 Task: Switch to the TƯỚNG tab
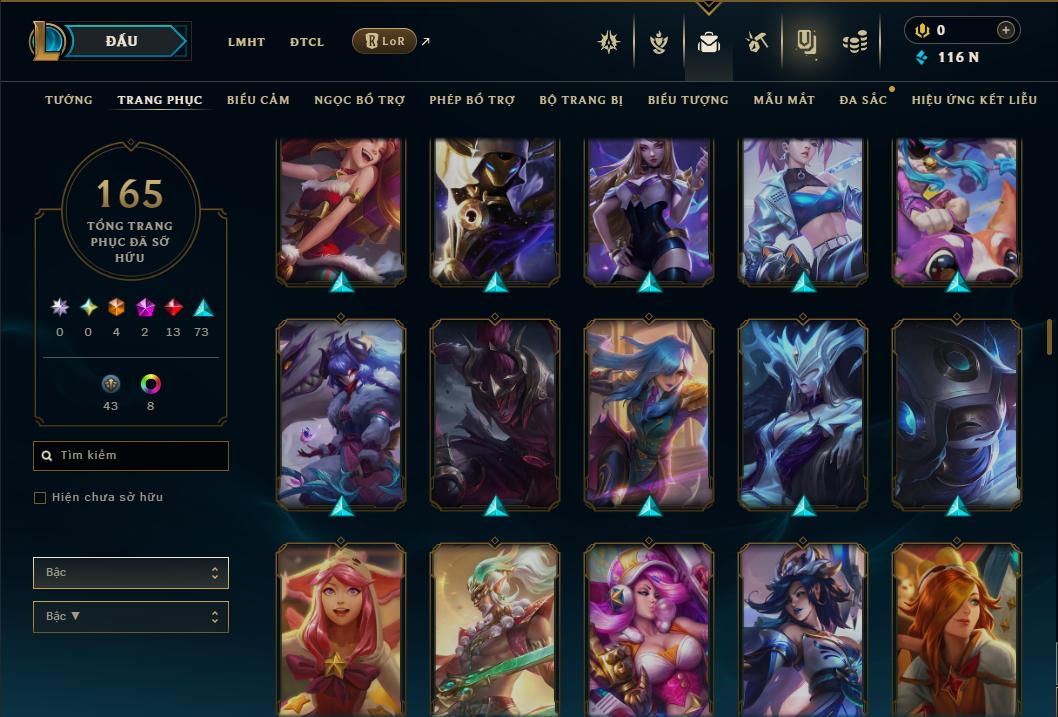pyautogui.click(x=69, y=100)
